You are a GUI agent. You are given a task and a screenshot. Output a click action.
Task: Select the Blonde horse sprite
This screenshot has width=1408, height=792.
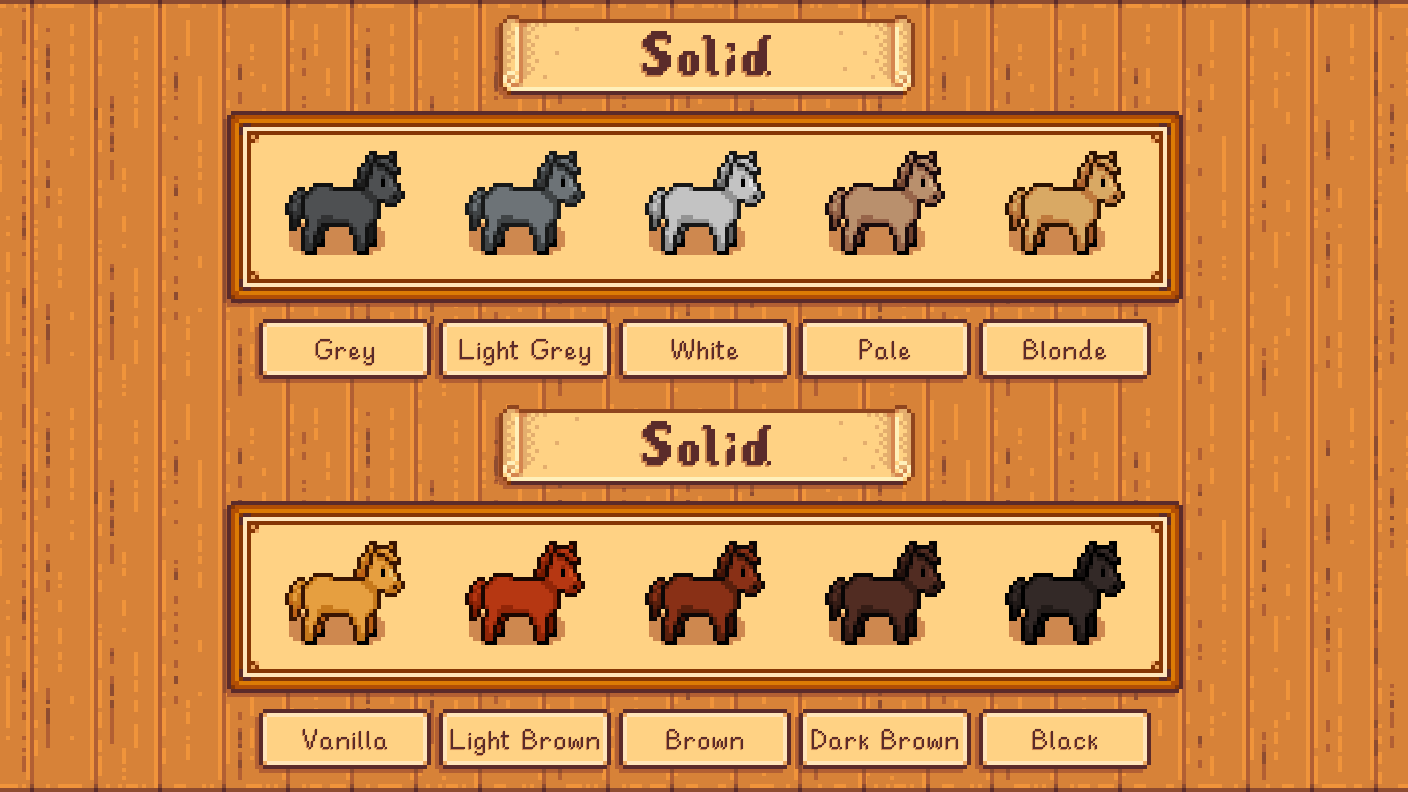pos(1065,200)
